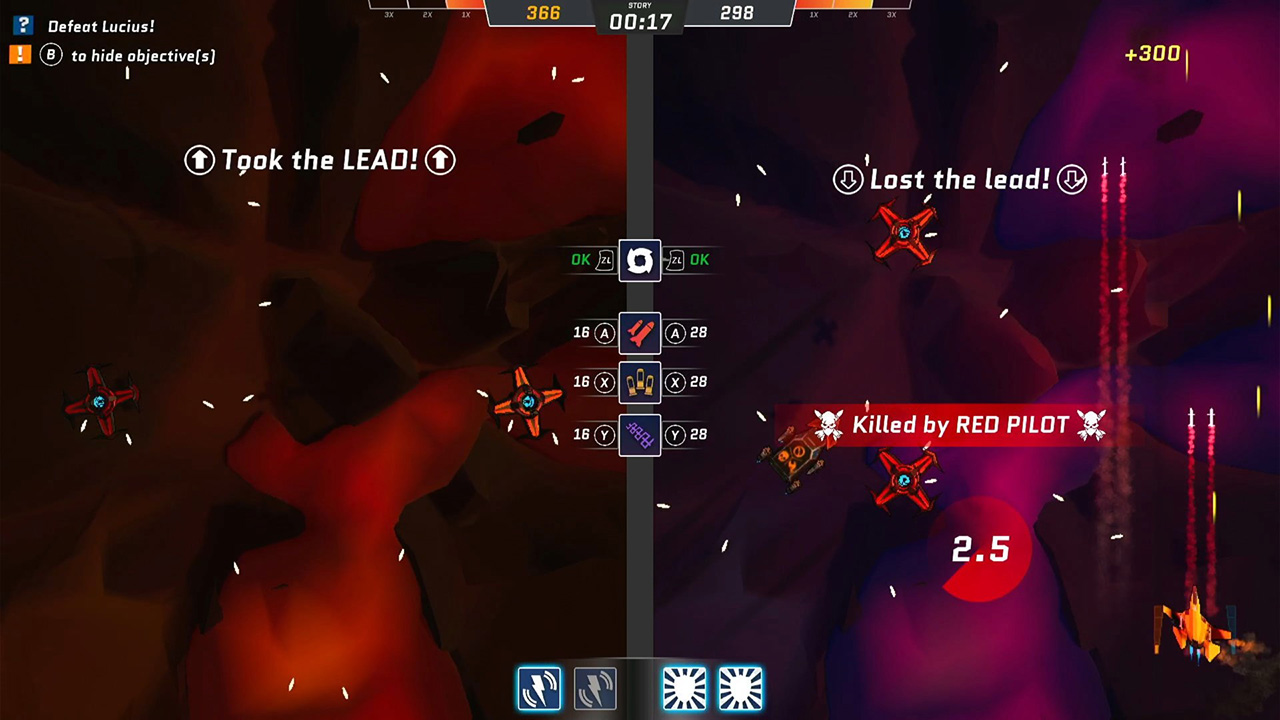Click the orange exclamation objectives expander
This screenshot has width=1280, height=720.
[20, 55]
